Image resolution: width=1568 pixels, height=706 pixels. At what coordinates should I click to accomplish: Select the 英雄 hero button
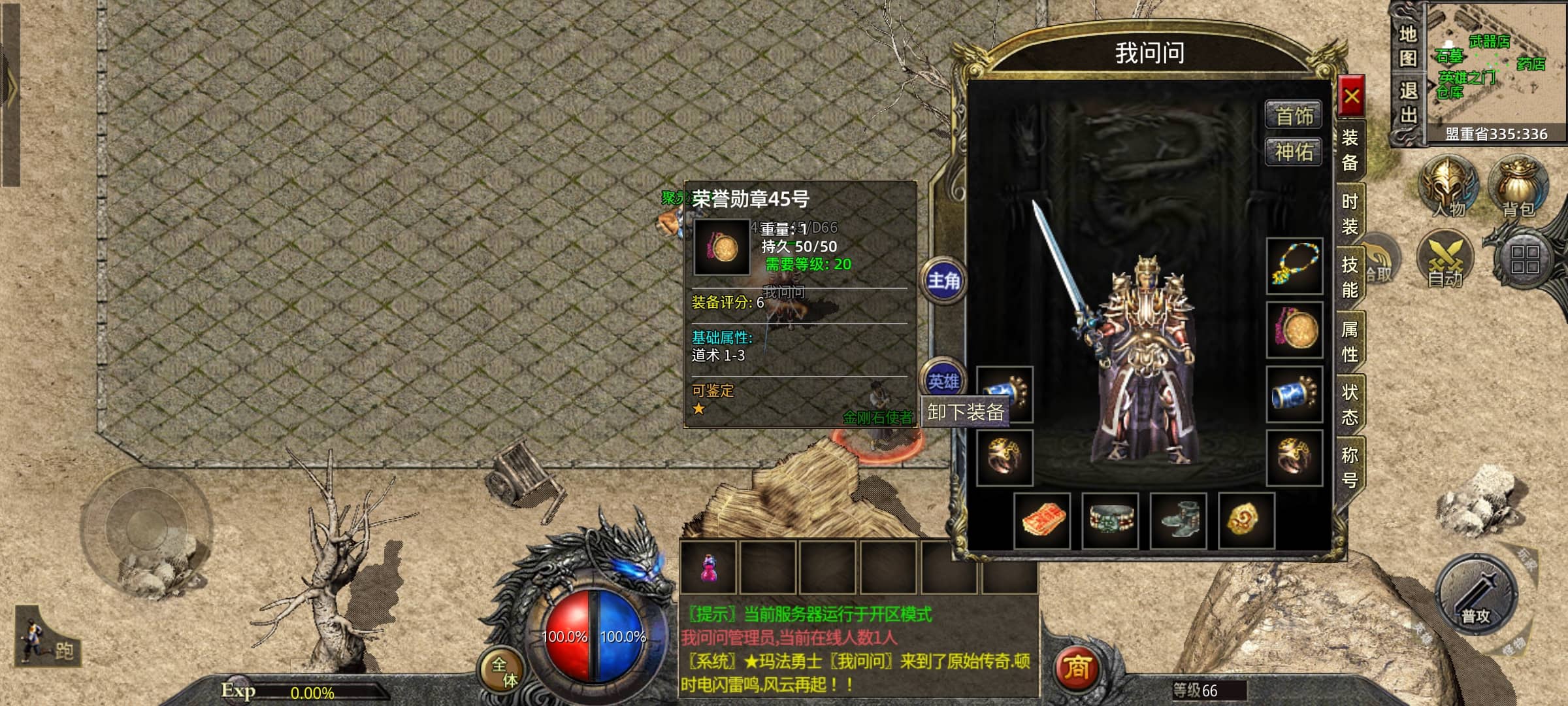pyautogui.click(x=943, y=381)
